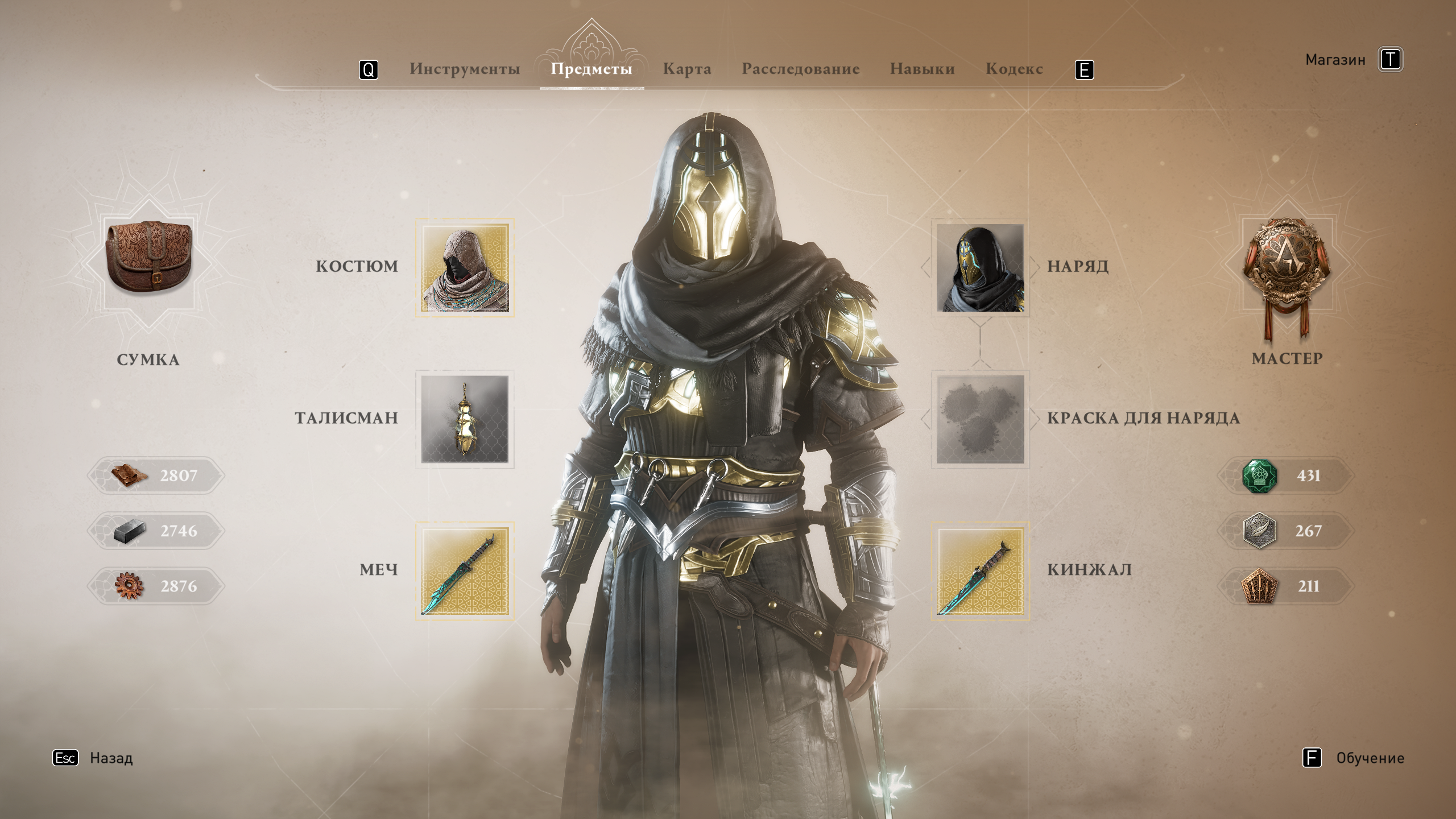Open the leather Сумка bag

click(x=148, y=263)
